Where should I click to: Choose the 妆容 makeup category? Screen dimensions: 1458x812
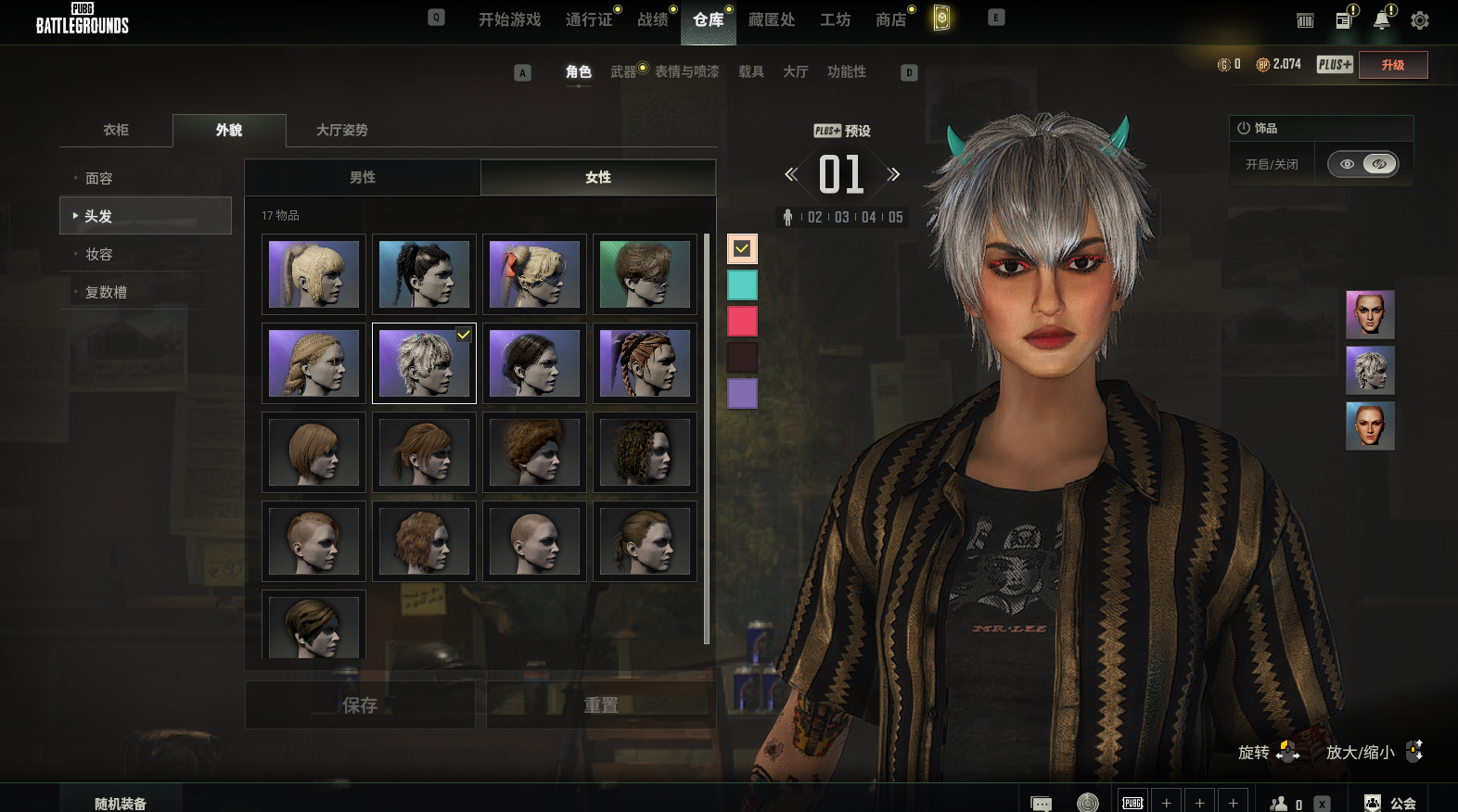pyautogui.click(x=99, y=254)
